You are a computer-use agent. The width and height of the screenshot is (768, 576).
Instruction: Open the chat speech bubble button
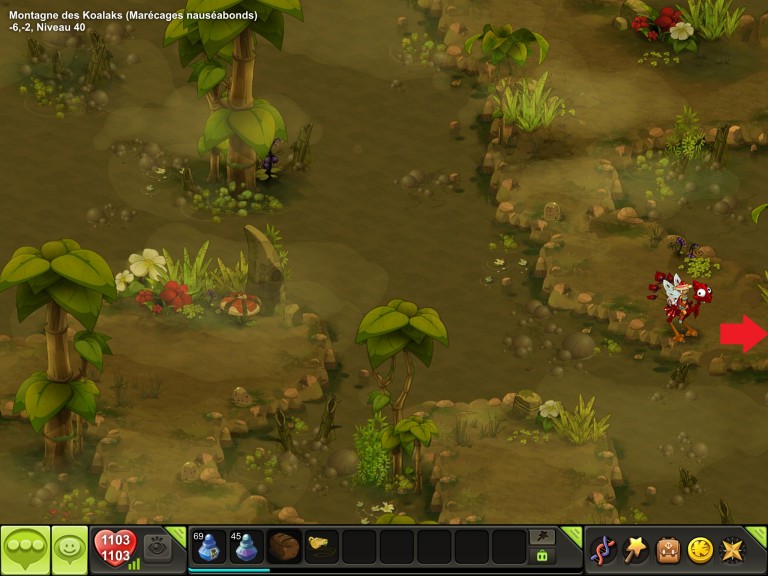click(x=24, y=549)
